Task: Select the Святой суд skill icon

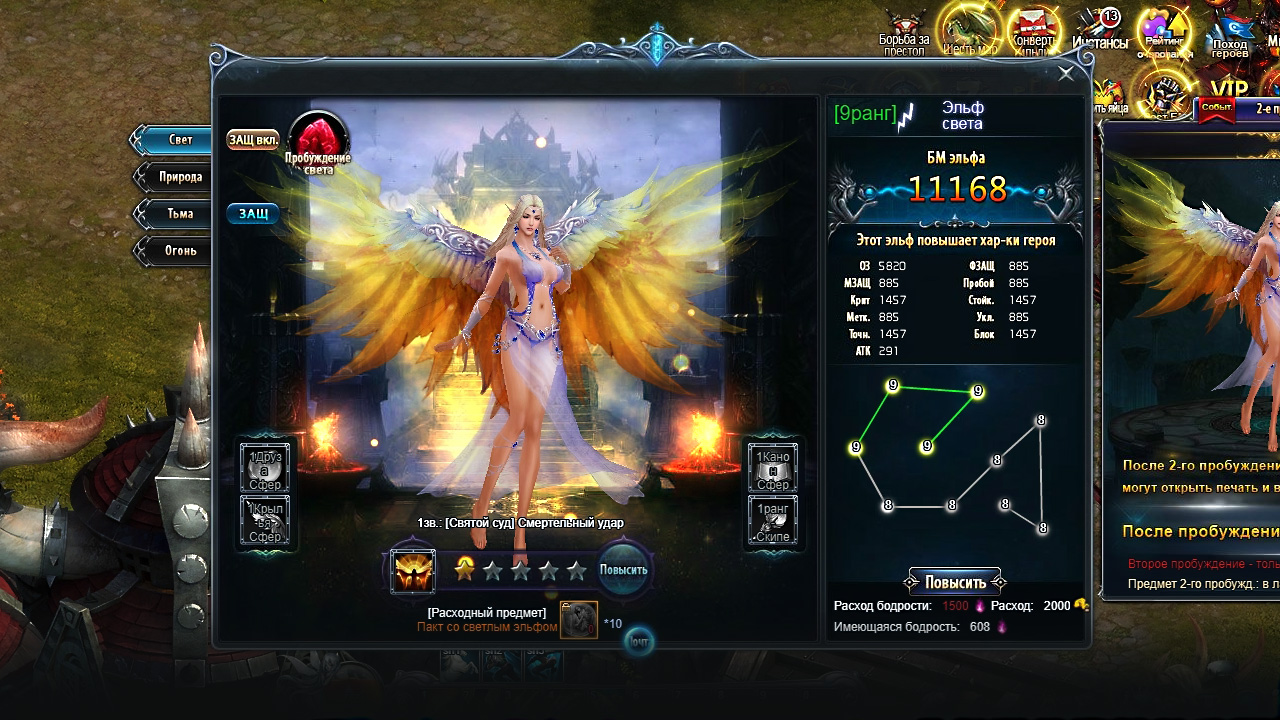Action: [x=412, y=571]
